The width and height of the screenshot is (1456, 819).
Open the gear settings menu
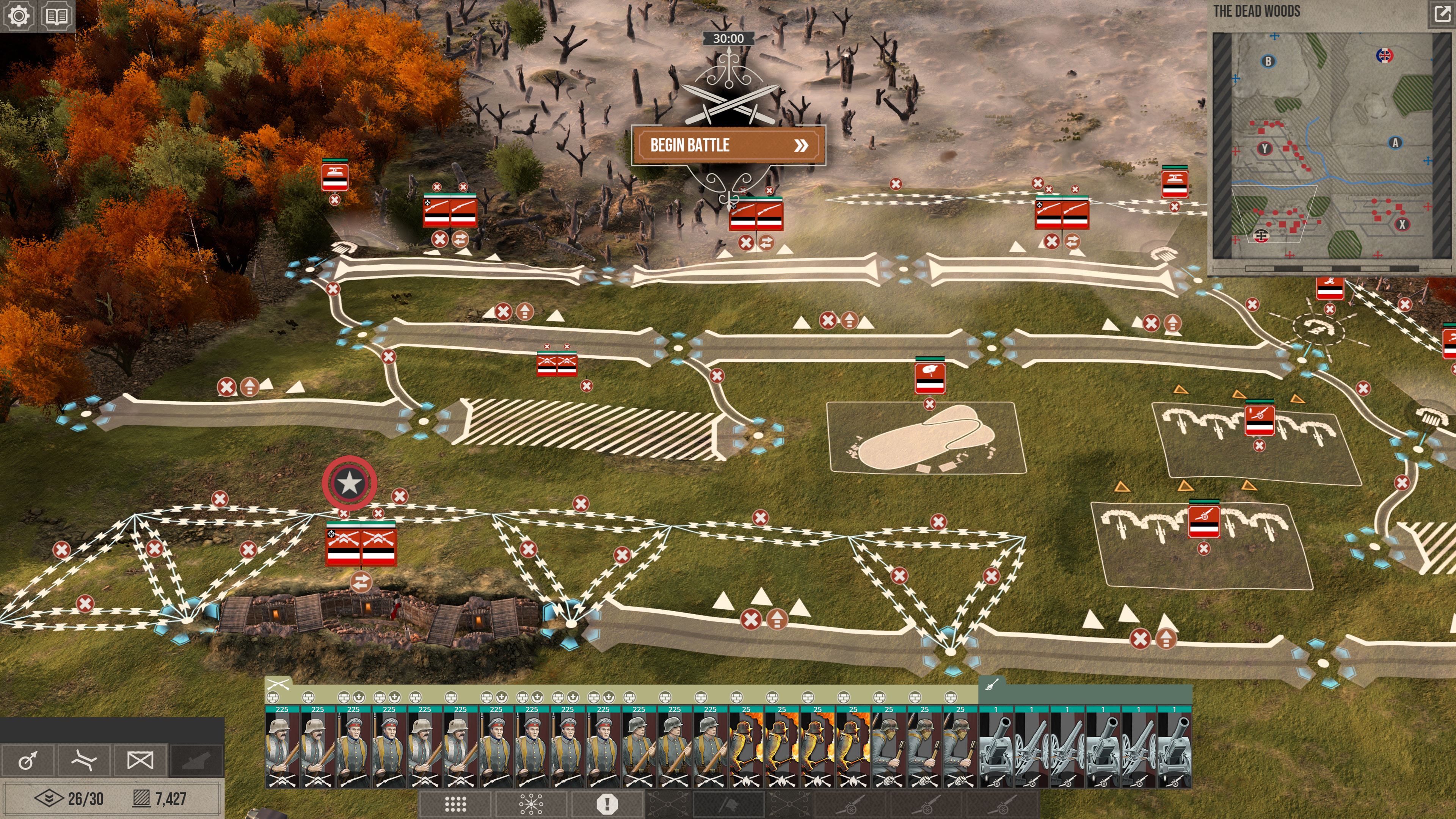point(19,15)
